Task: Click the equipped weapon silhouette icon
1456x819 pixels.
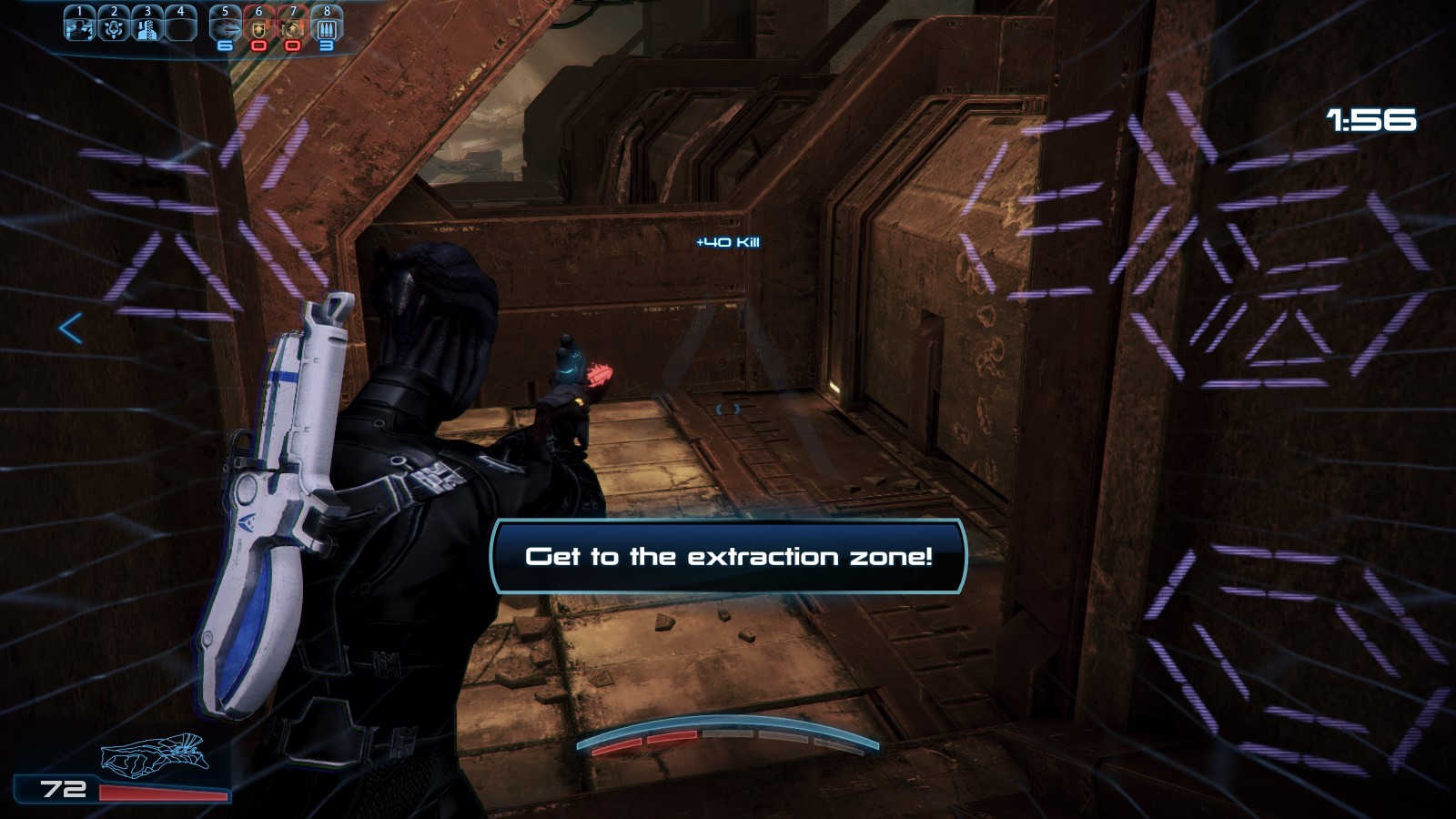Action: tap(155, 754)
